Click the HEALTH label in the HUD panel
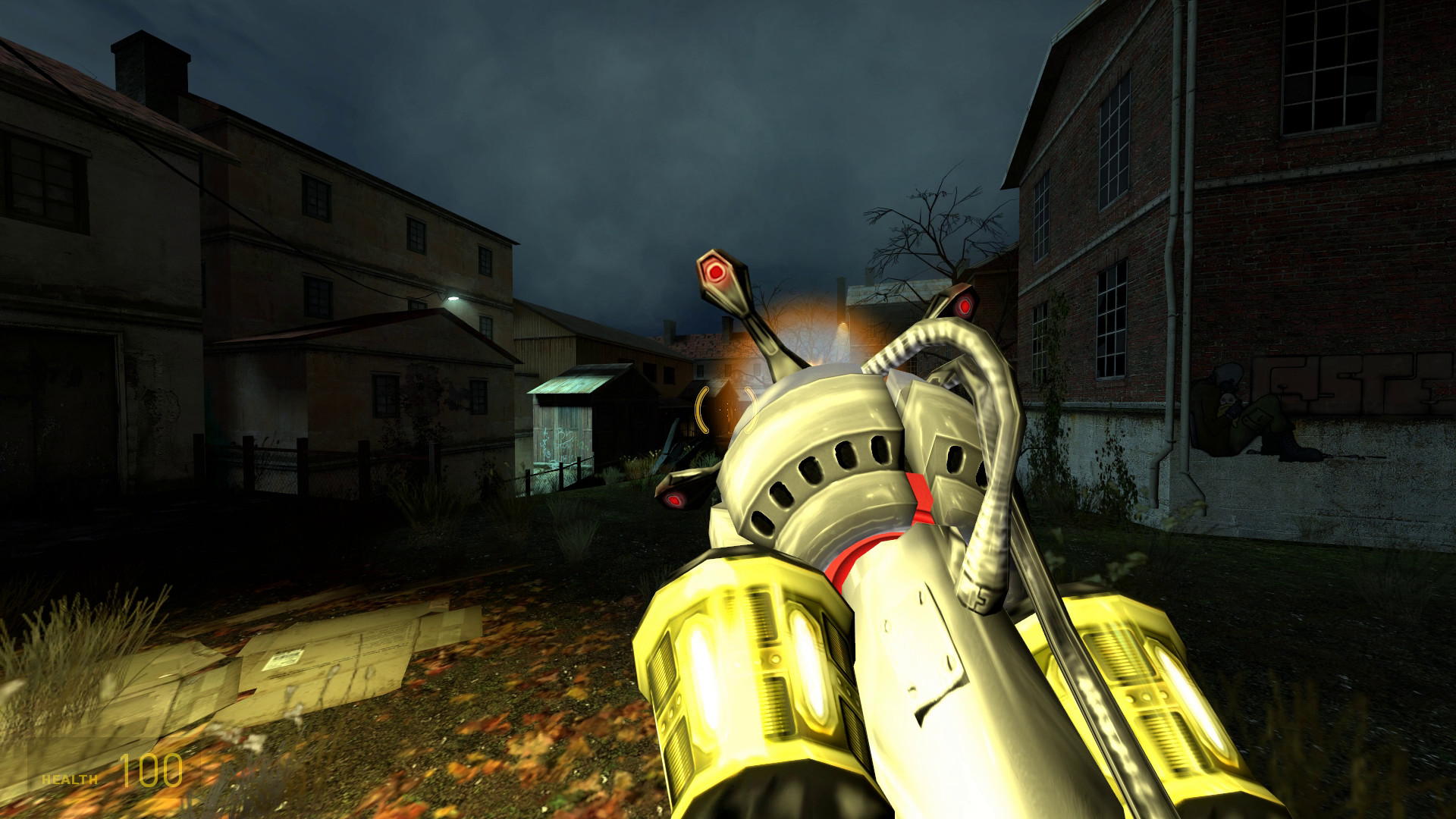This screenshot has width=1456, height=819. point(69,780)
